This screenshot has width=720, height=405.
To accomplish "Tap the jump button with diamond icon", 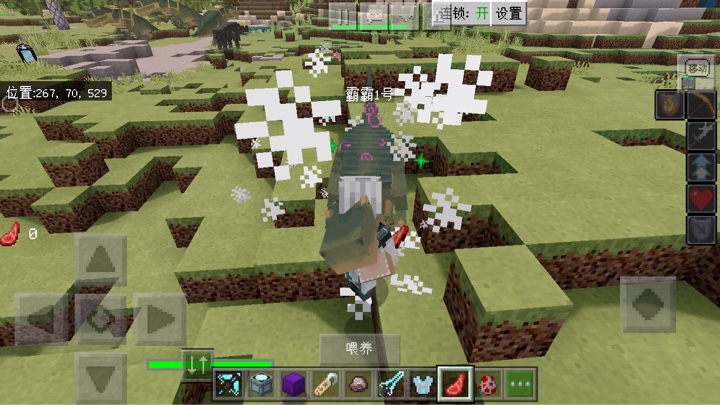I will [x=648, y=303].
